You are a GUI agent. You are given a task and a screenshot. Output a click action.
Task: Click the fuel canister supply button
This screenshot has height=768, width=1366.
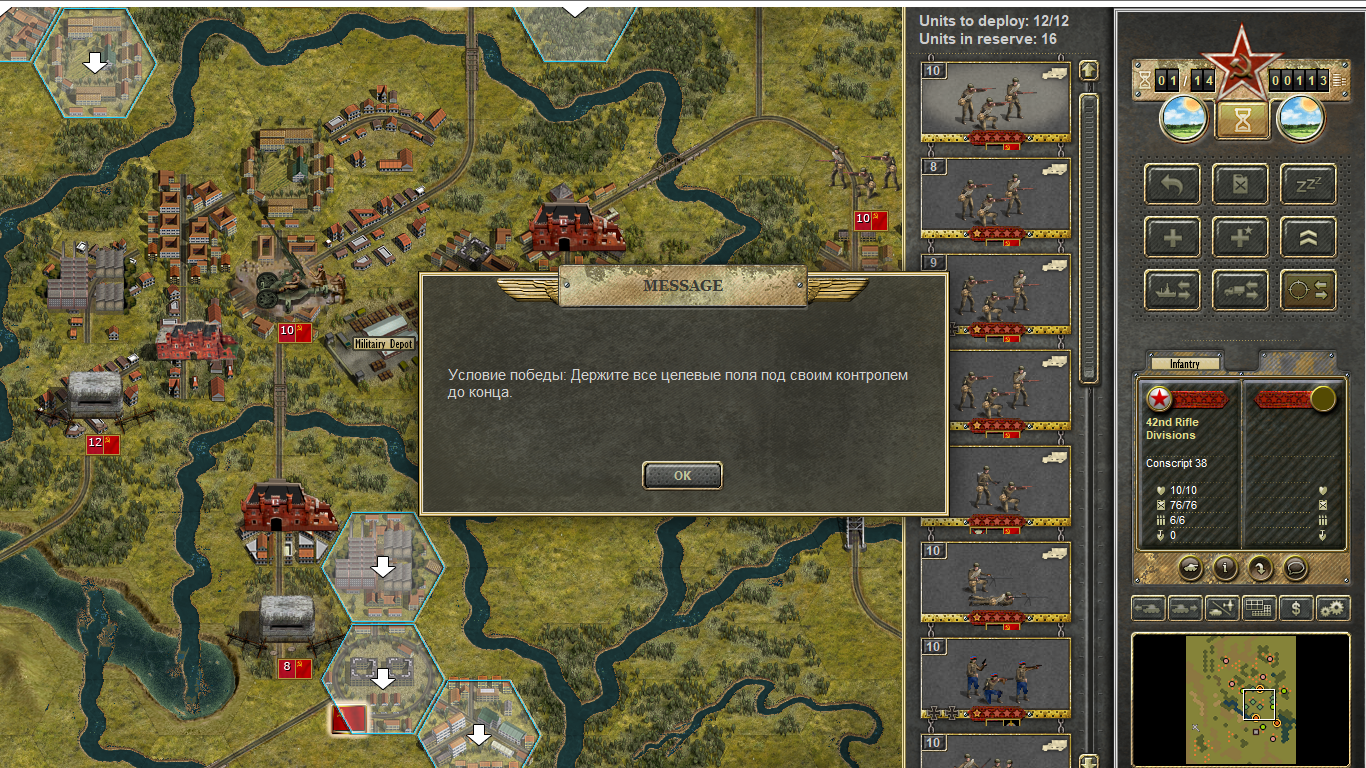pos(1240,185)
